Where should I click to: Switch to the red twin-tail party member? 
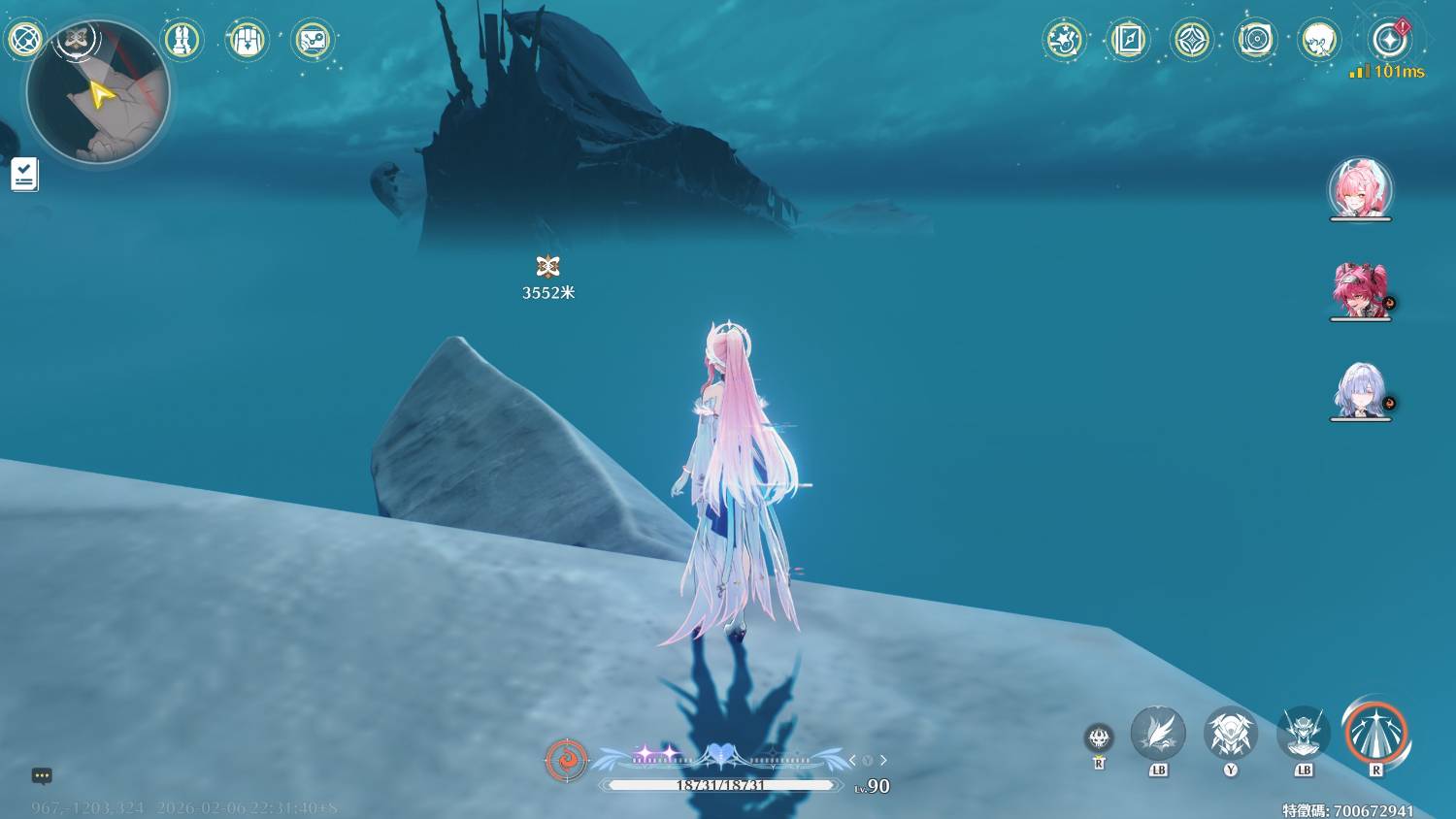[1360, 289]
